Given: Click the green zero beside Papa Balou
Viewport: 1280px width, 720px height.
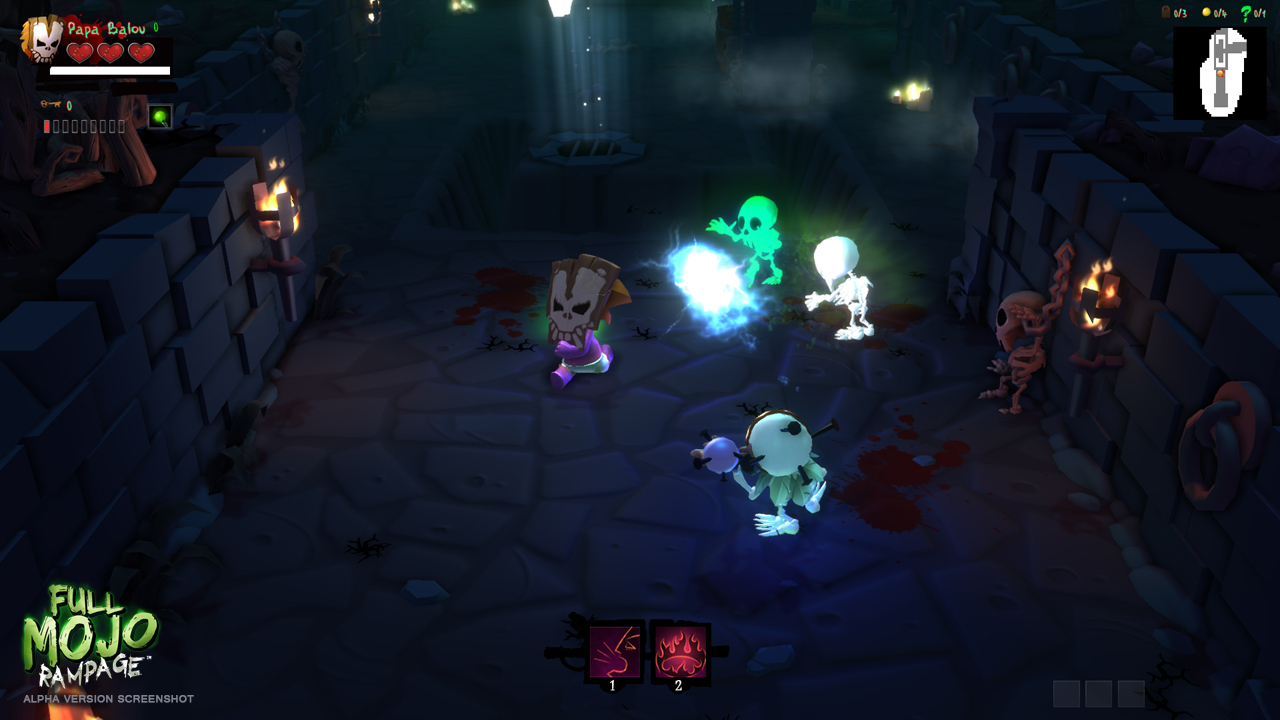Looking at the screenshot, I should coord(156,28).
